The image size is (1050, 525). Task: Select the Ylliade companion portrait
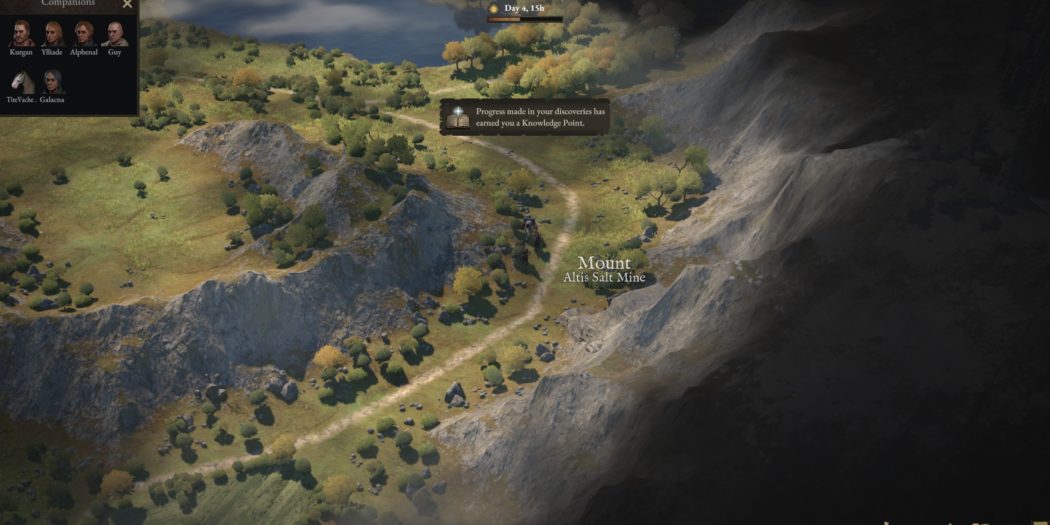[52, 34]
